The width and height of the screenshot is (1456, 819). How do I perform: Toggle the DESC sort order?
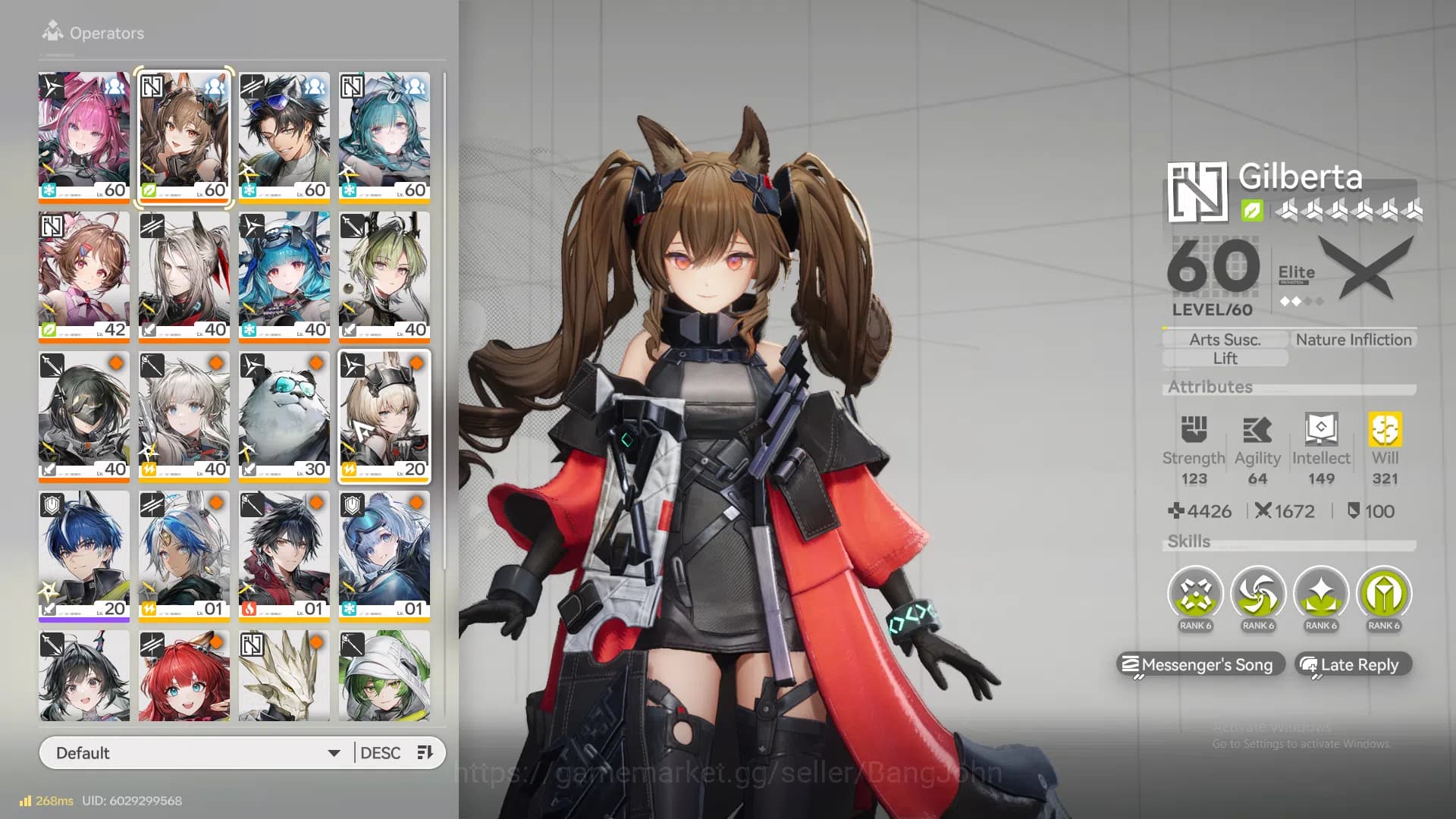[x=381, y=752]
